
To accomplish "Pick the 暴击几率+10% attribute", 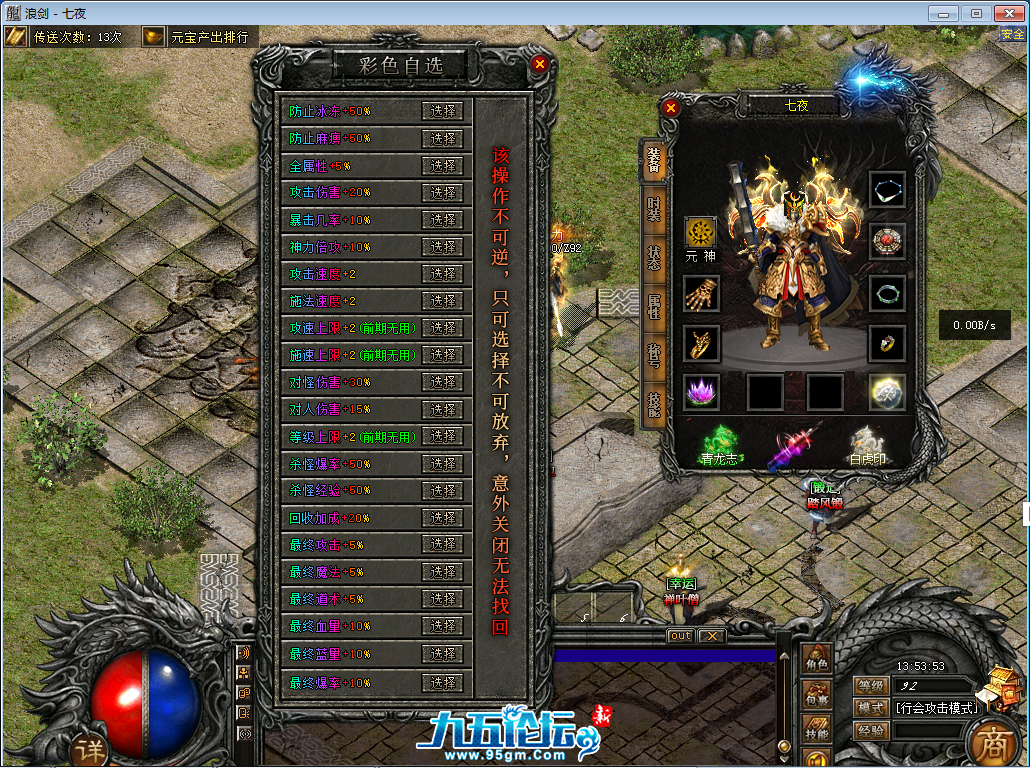I will (x=443, y=220).
